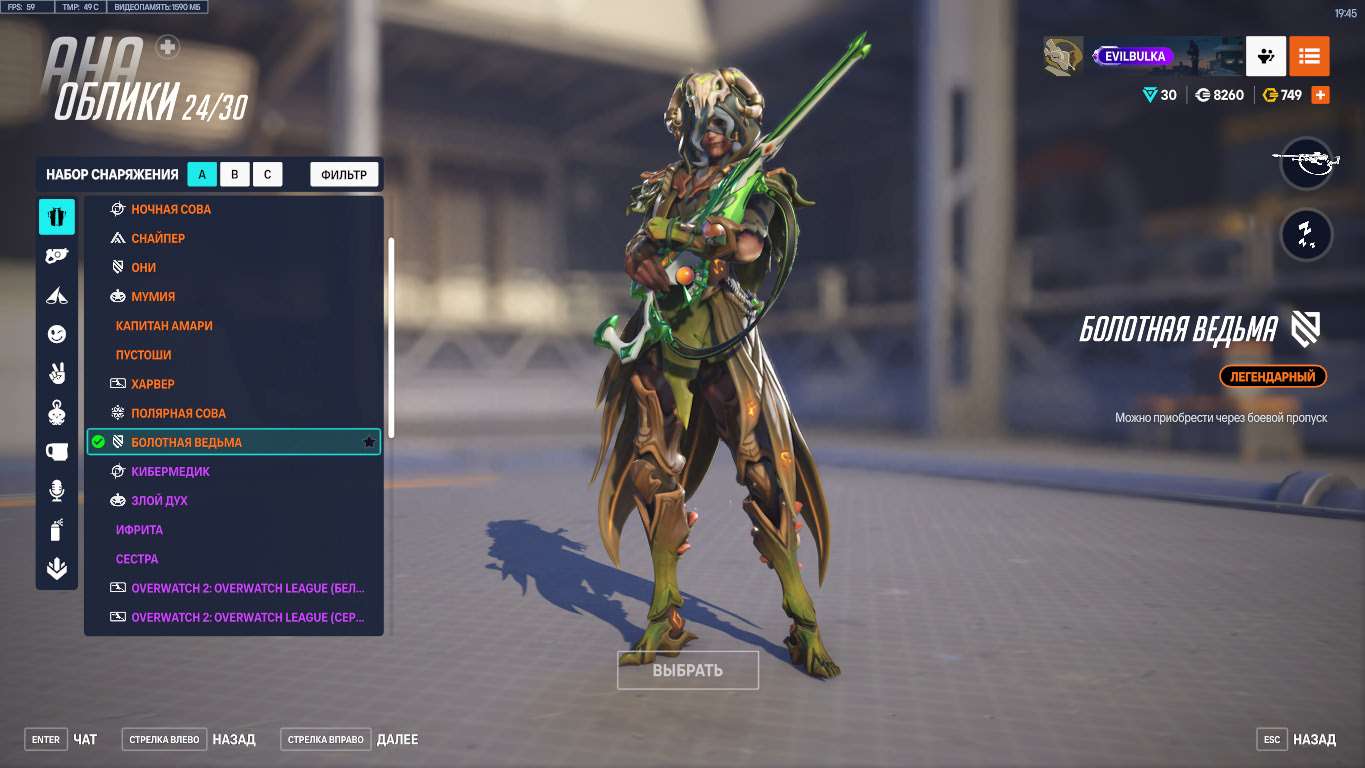1365x768 pixels.
Task: Click the ВЫБРАТЬ button
Action: click(x=687, y=670)
